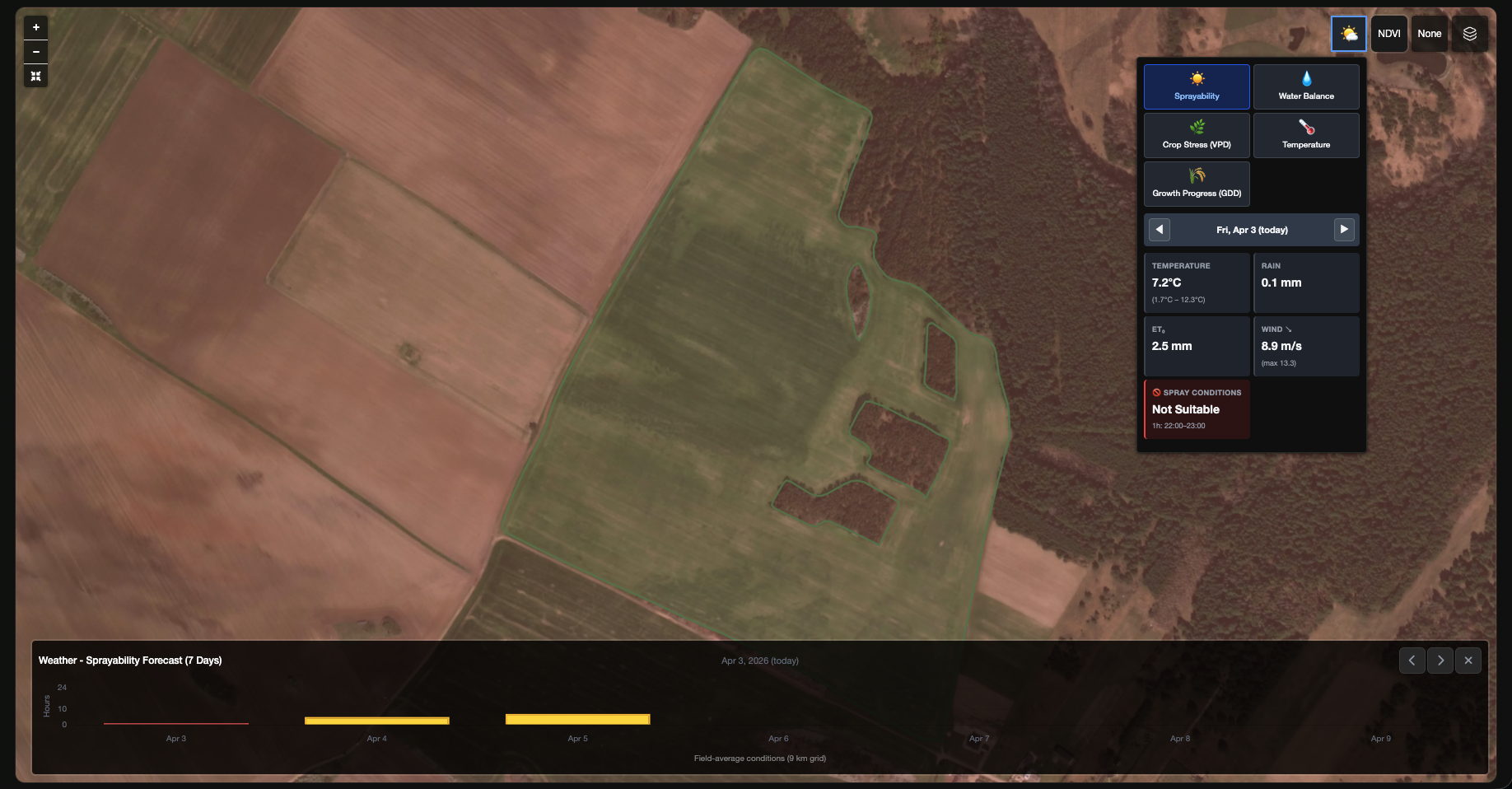Select the Sprayability forecast mode

click(x=1196, y=86)
